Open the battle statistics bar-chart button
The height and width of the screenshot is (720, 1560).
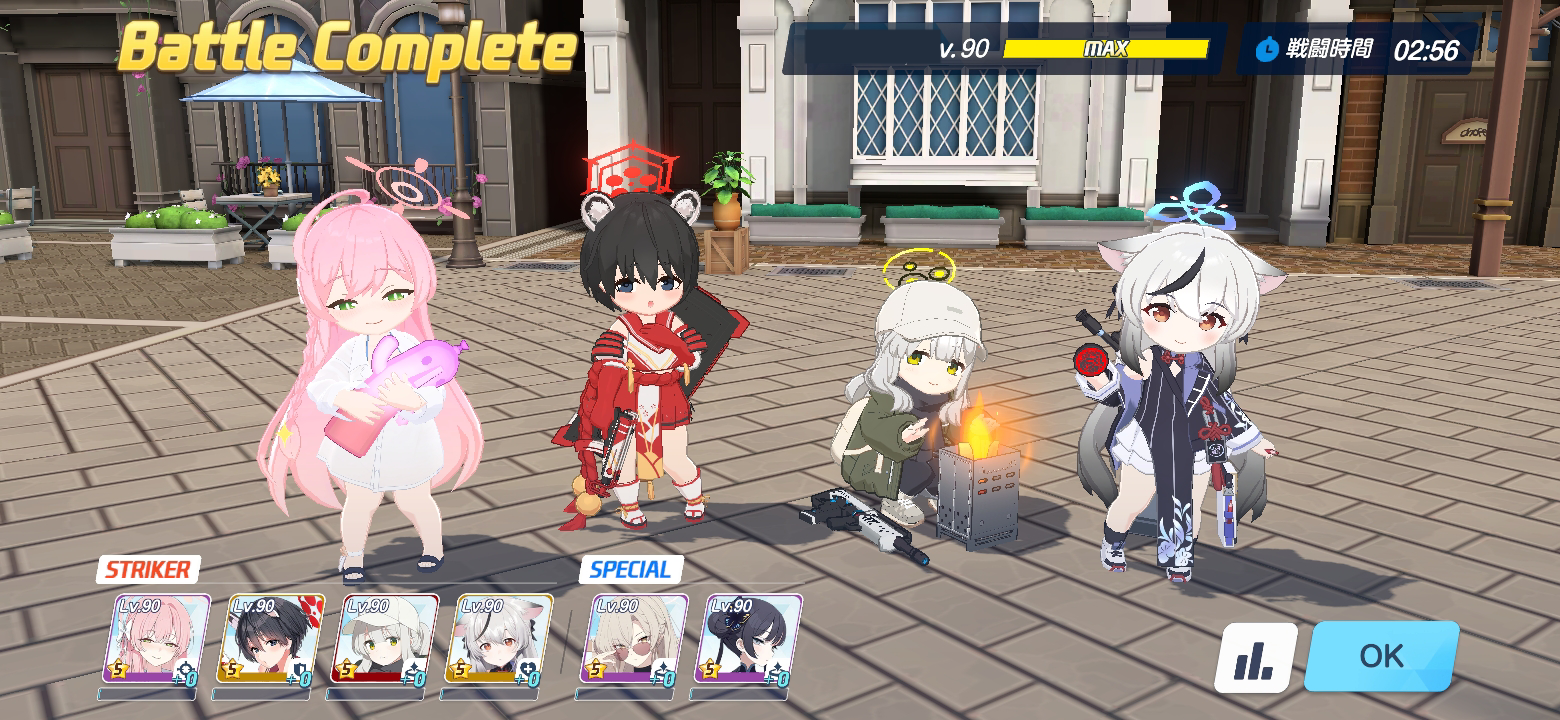click(x=1255, y=658)
